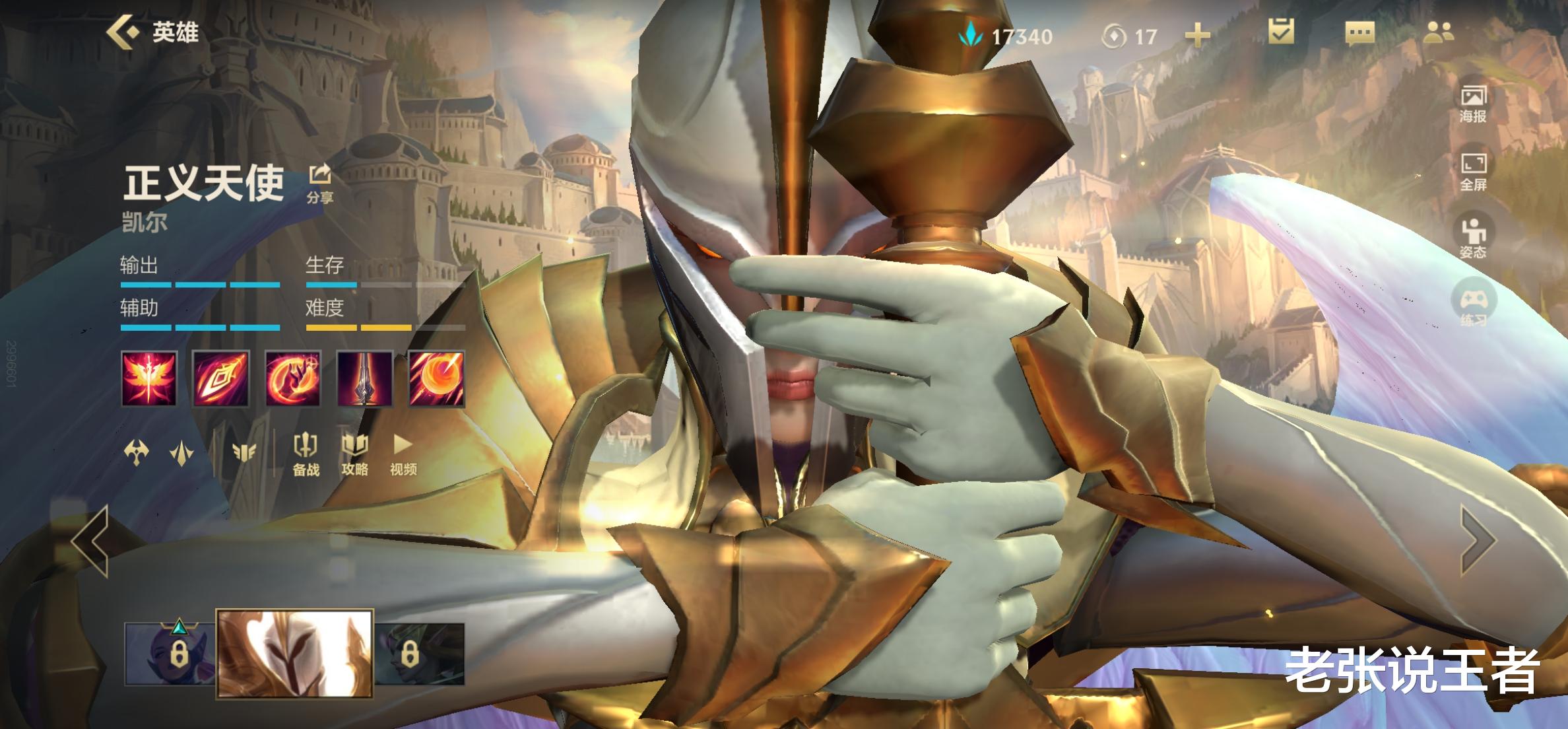Pick the orange fireball ability icon
This screenshot has width=1568, height=729.
436,378
